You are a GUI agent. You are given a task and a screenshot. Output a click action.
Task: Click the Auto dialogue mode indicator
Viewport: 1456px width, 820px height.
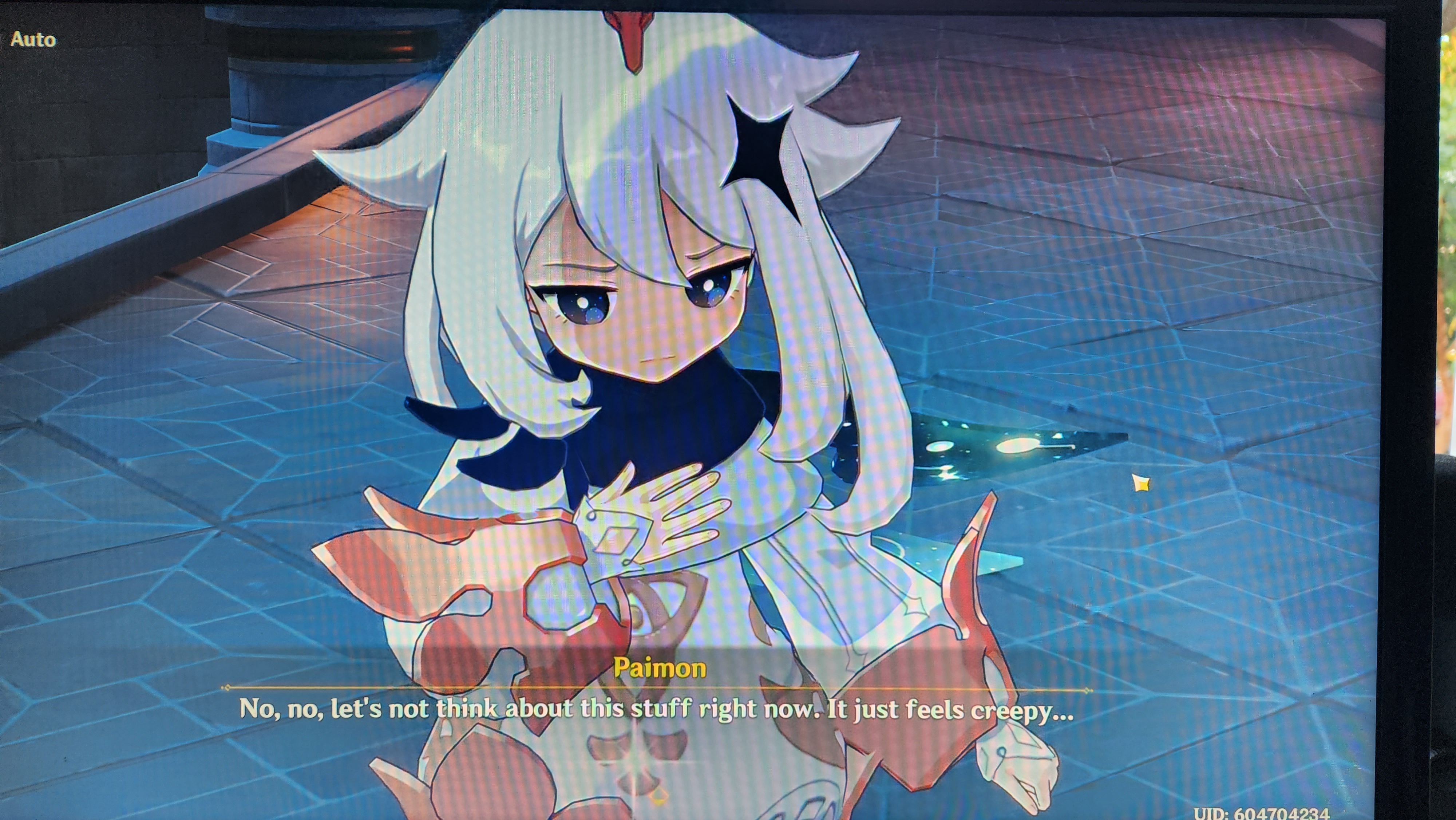click(x=34, y=40)
